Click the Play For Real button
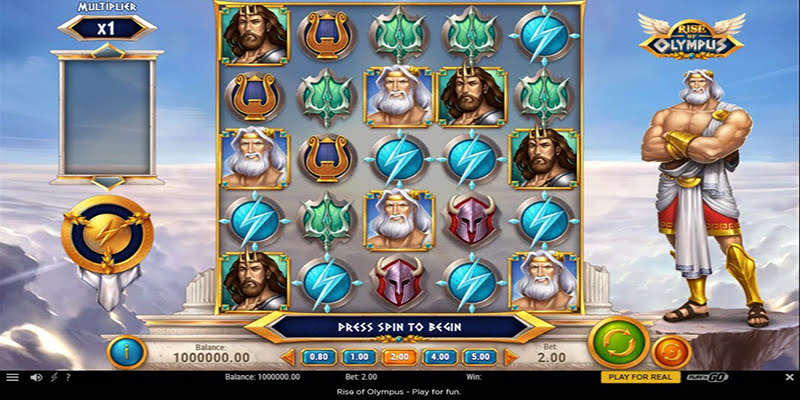The width and height of the screenshot is (800, 400). click(x=638, y=377)
